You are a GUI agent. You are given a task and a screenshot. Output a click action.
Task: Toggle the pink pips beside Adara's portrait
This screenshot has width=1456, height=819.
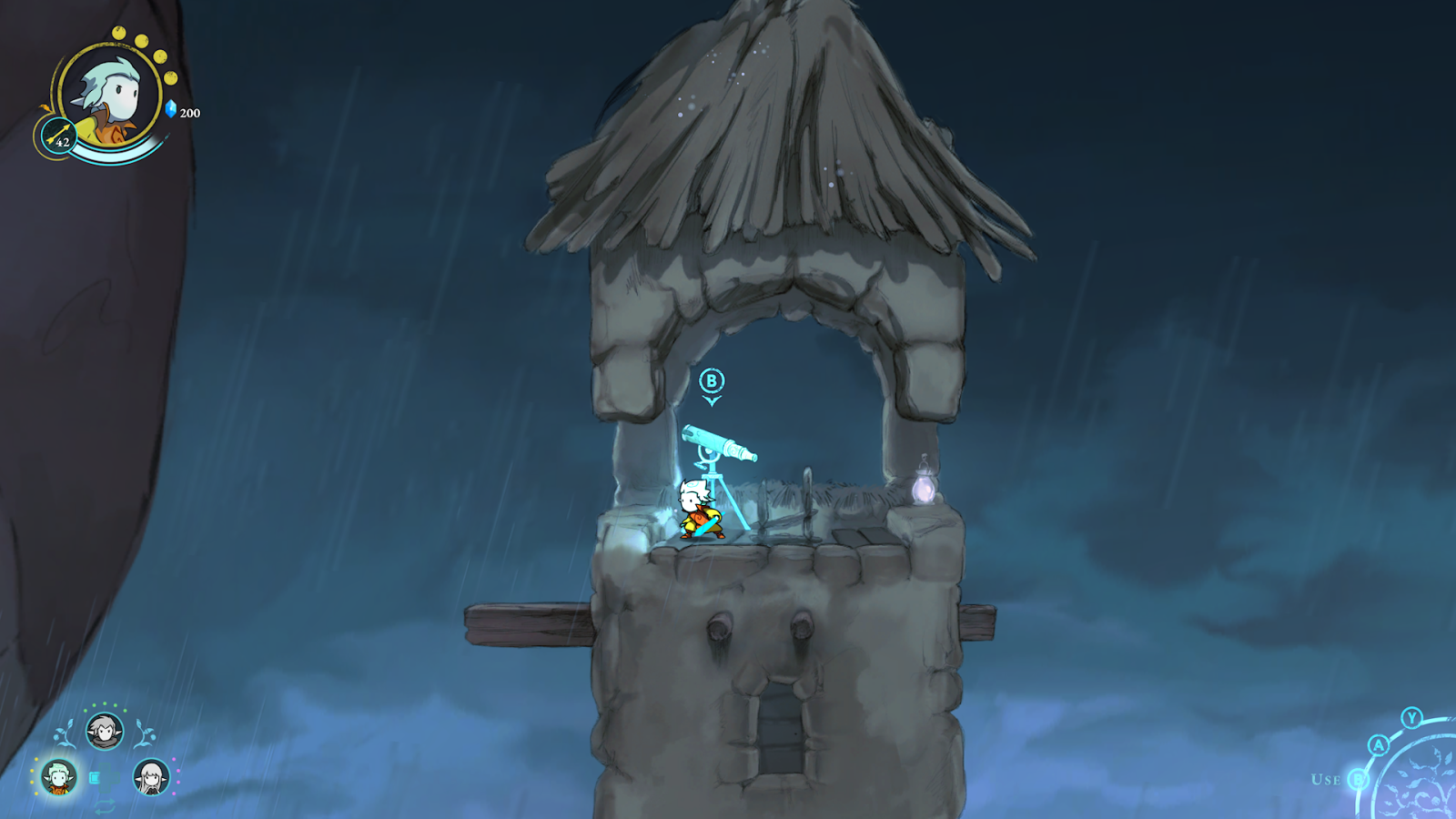click(176, 775)
